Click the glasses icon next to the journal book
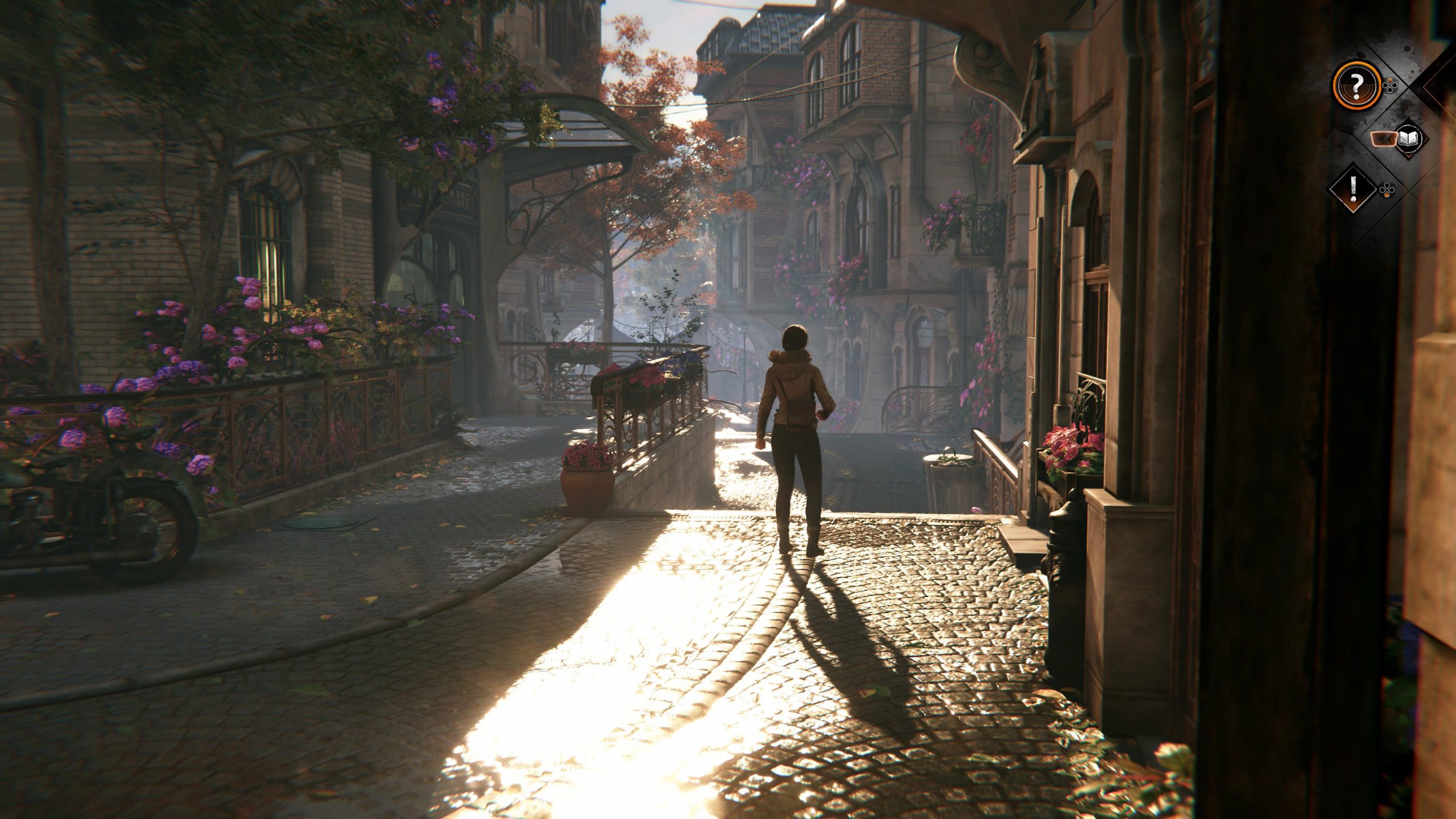 (x=1384, y=138)
